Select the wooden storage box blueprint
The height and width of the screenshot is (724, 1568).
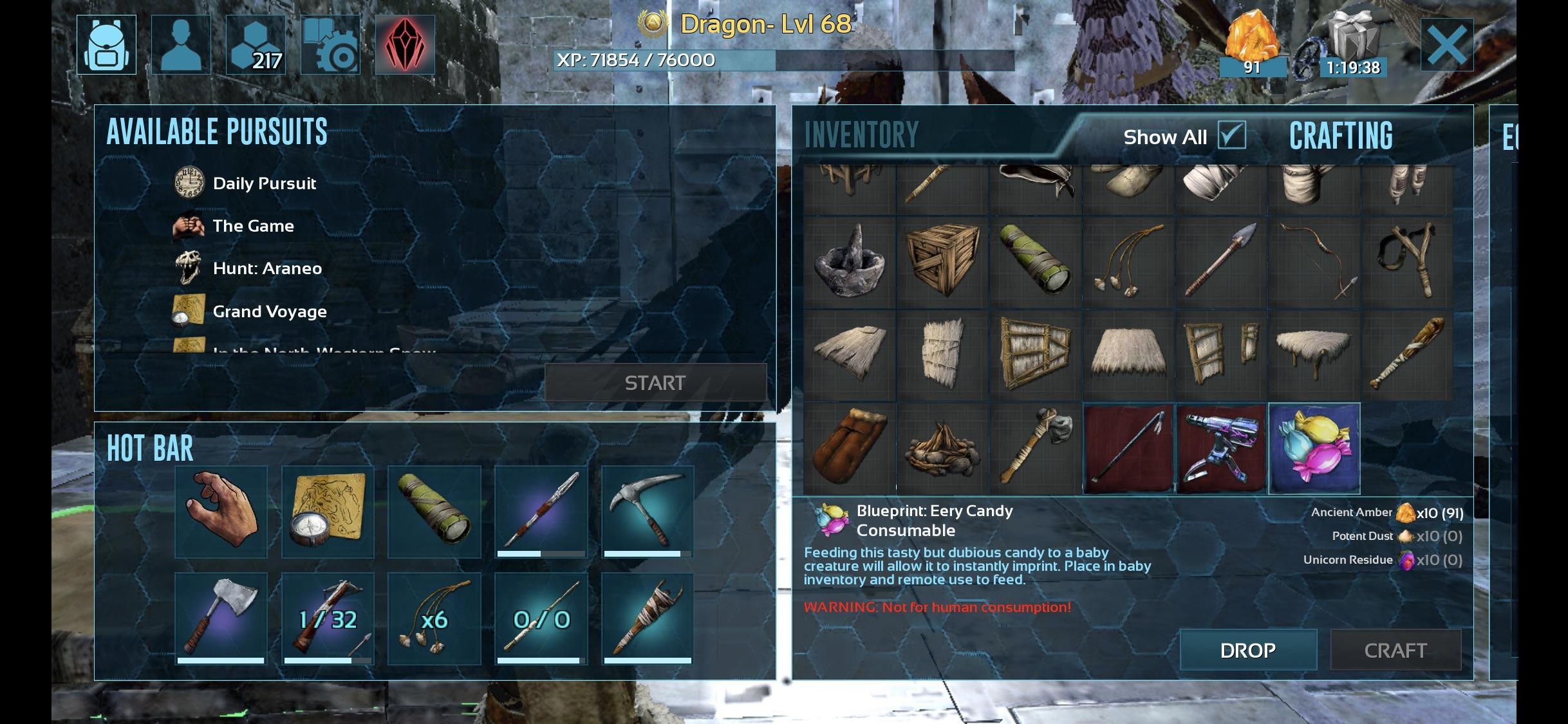pyautogui.click(x=942, y=262)
